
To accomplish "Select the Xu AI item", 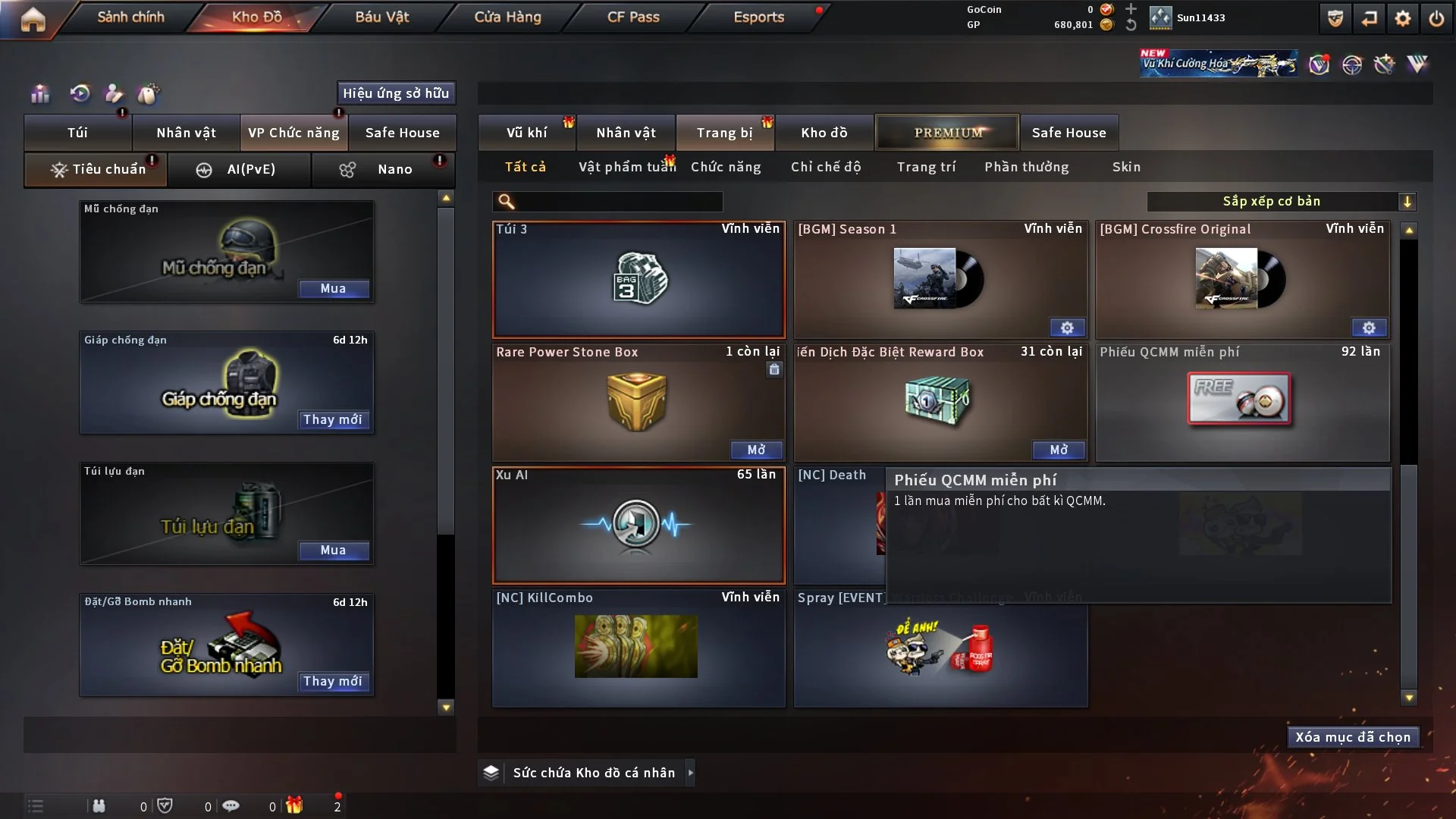I will 639,525.
